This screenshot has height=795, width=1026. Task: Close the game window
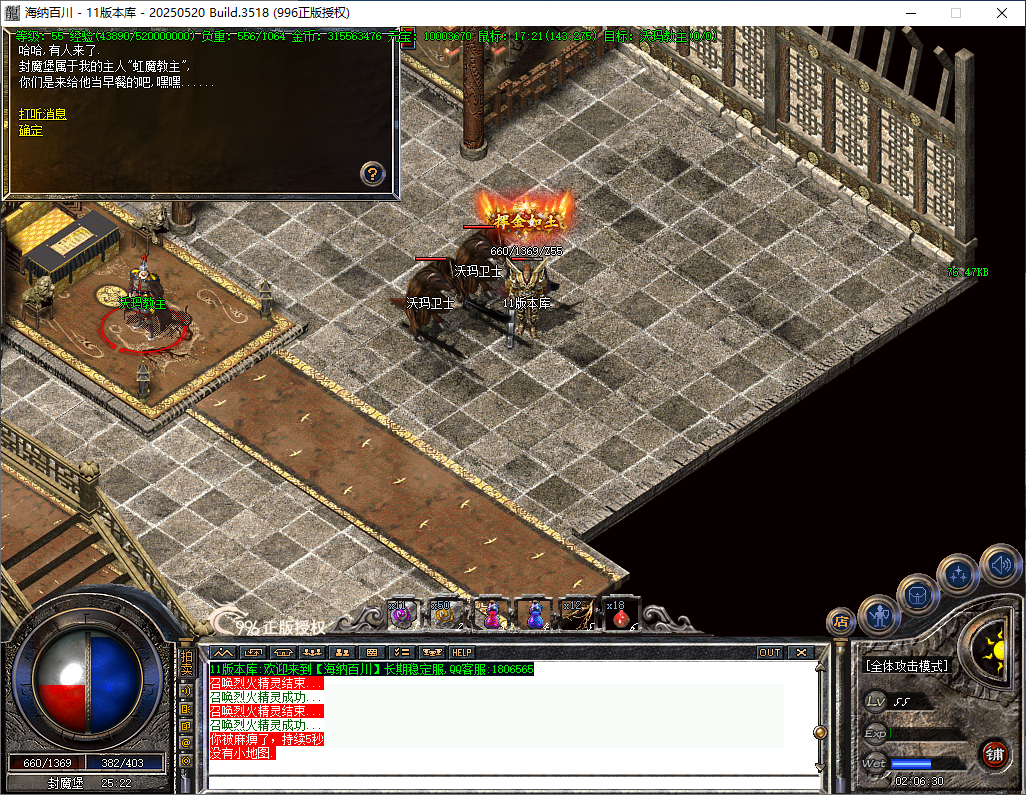tap(1001, 13)
